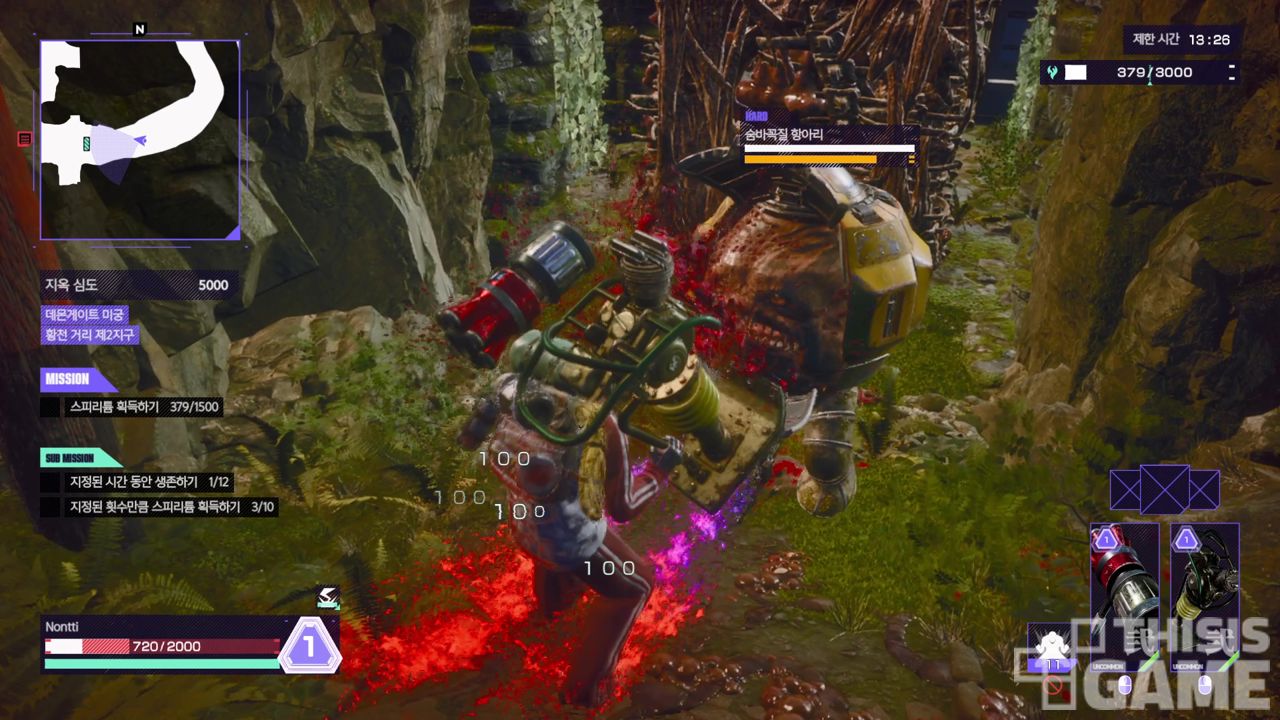Select the red canister weapon slot
1280x720 pixels.
tap(1125, 597)
